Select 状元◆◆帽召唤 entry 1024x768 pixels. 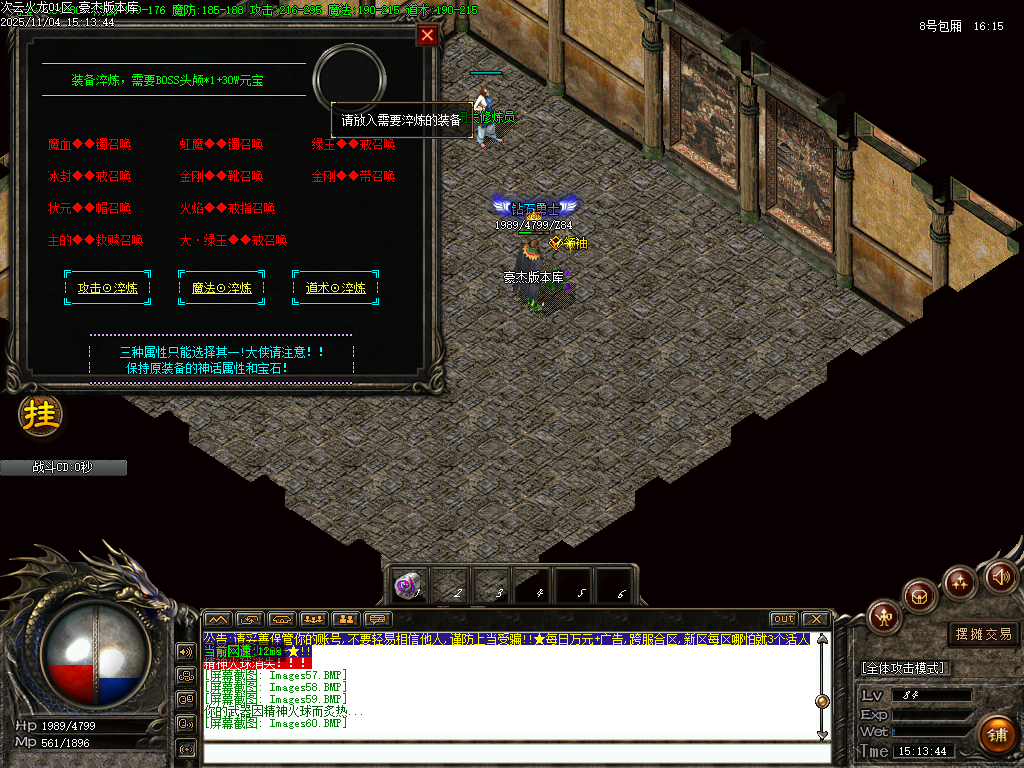pos(89,208)
